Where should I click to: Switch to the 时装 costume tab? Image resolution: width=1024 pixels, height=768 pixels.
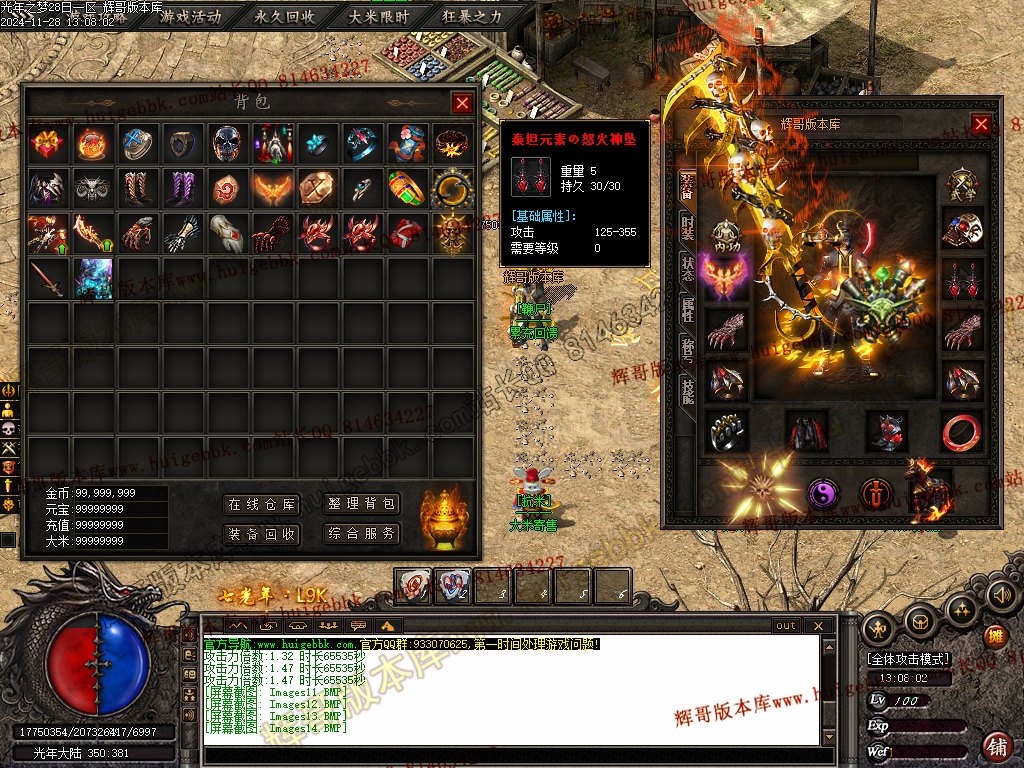coord(687,226)
